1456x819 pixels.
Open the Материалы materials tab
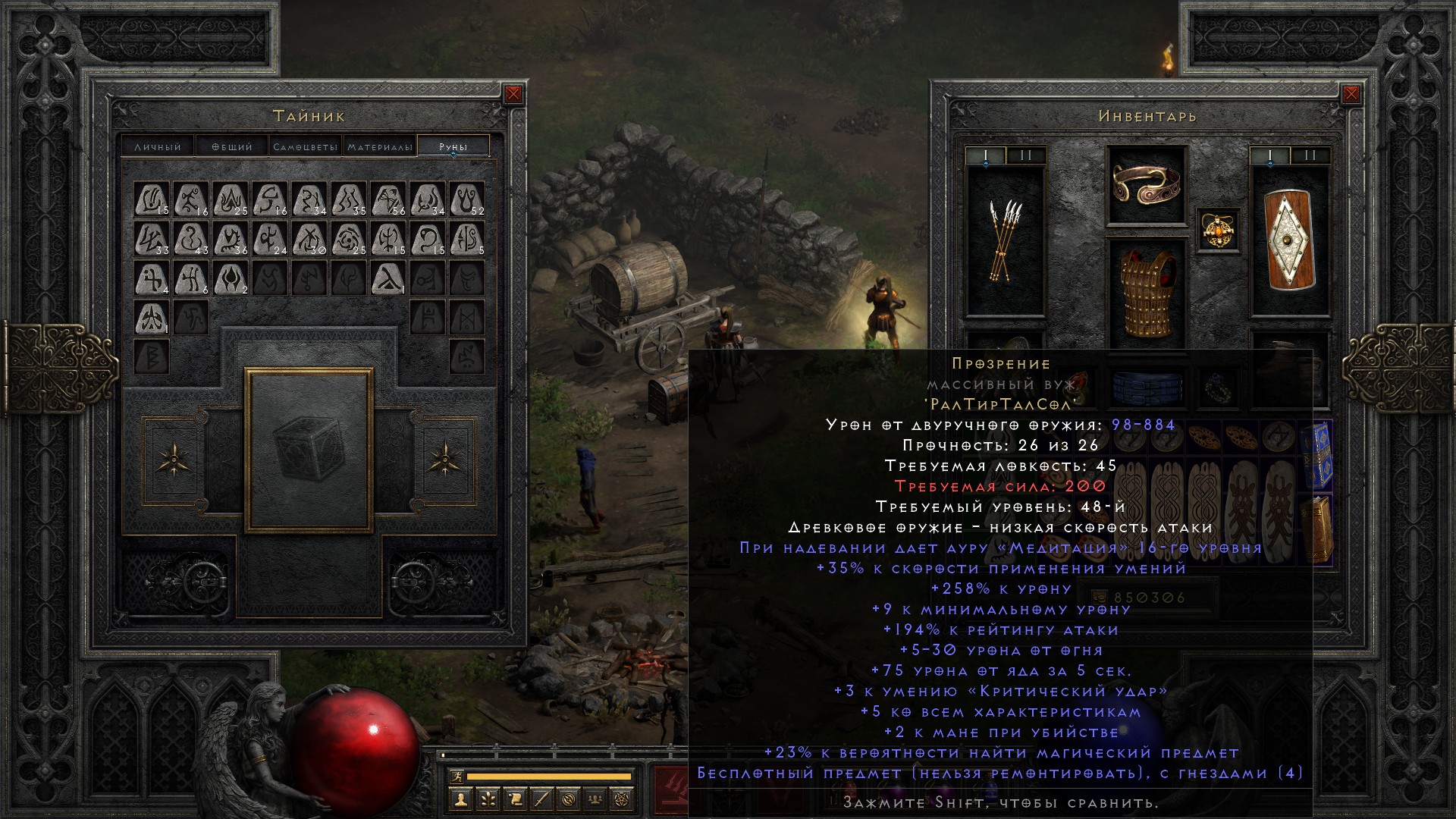(x=380, y=146)
